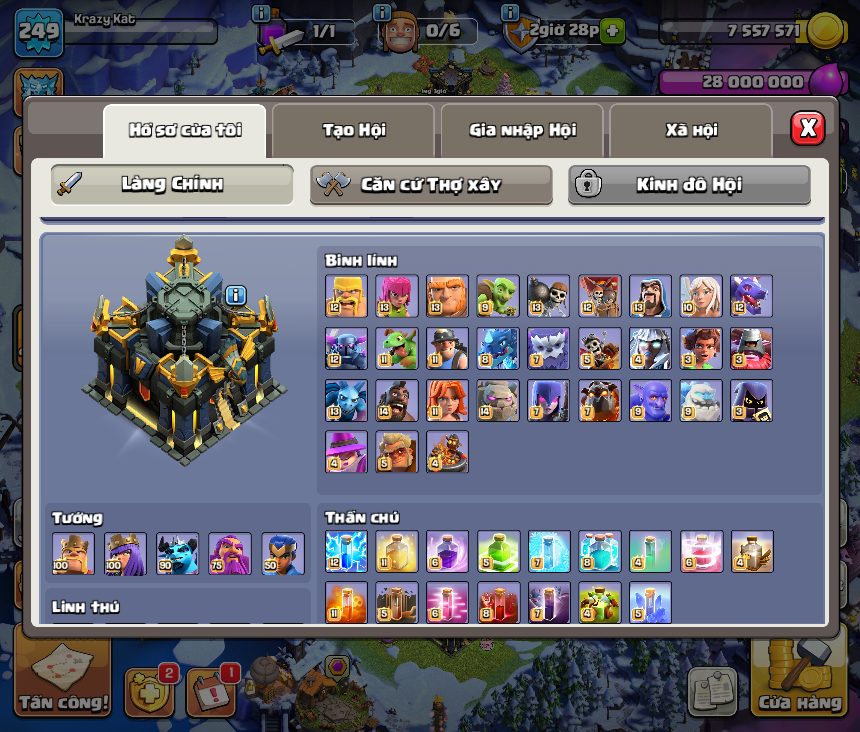Open the calendar events icon
This screenshot has width=860, height=732.
click(x=212, y=692)
